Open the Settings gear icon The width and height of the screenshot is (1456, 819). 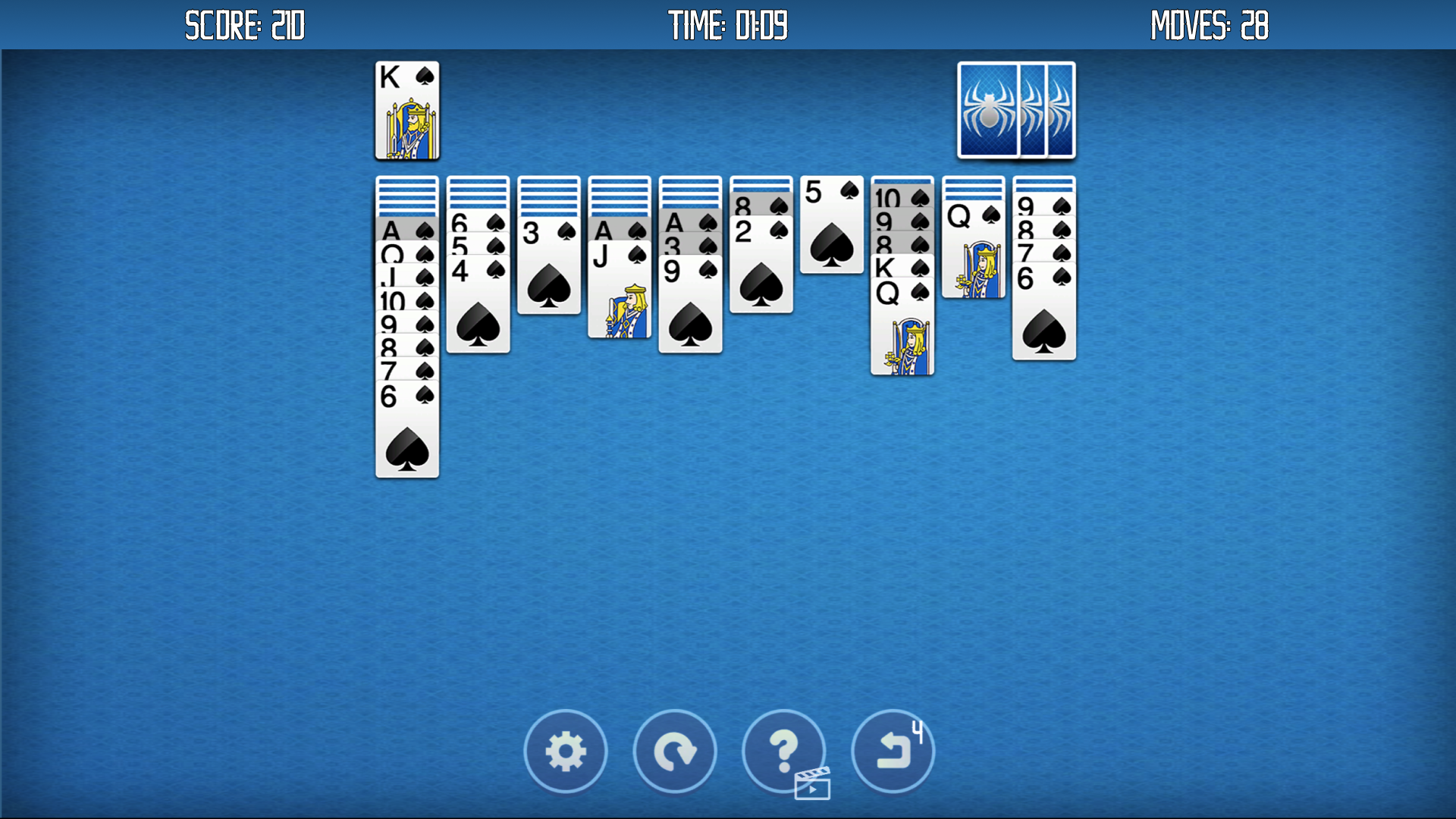pos(566,752)
